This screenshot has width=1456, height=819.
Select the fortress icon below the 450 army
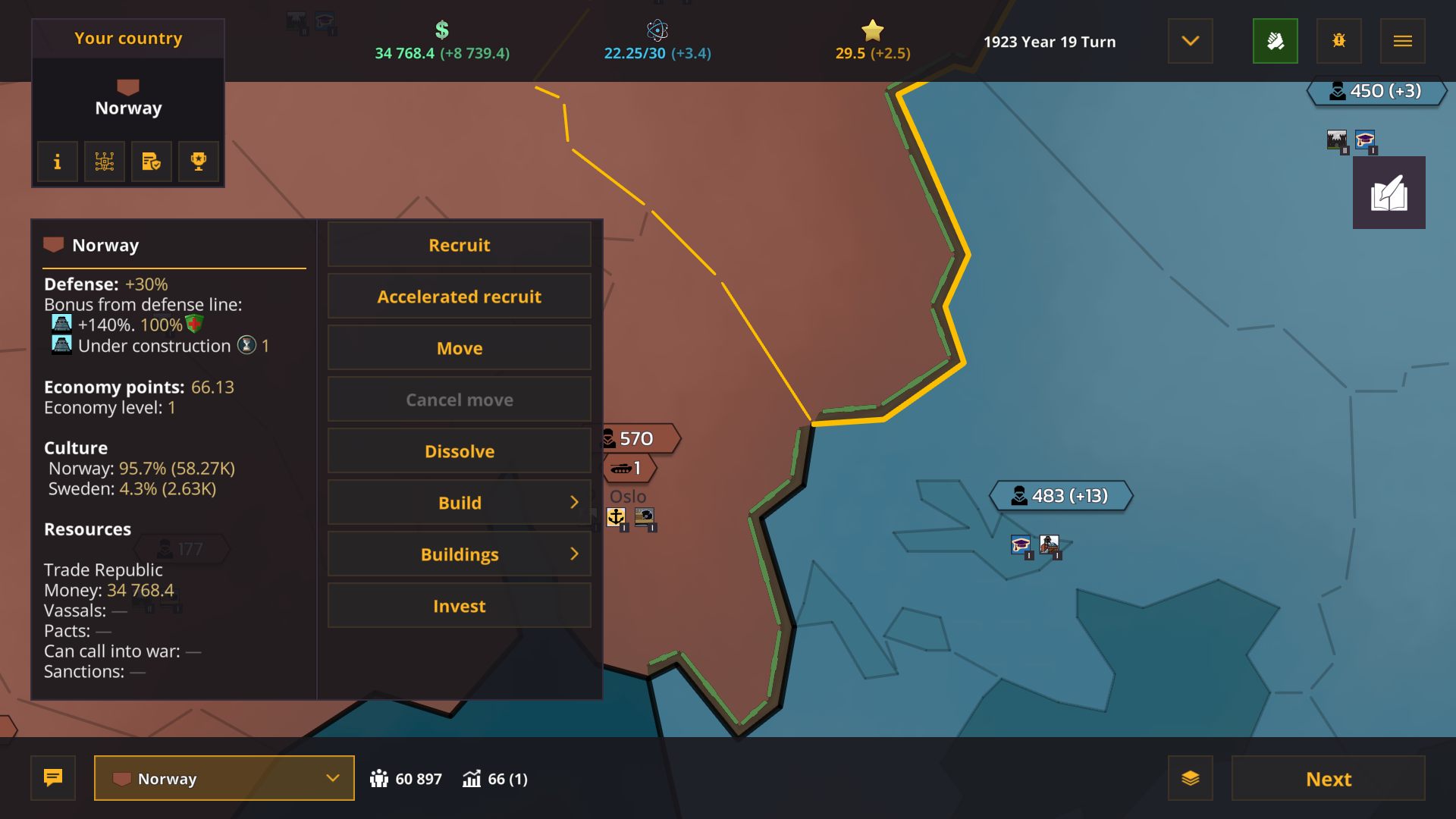[1336, 141]
